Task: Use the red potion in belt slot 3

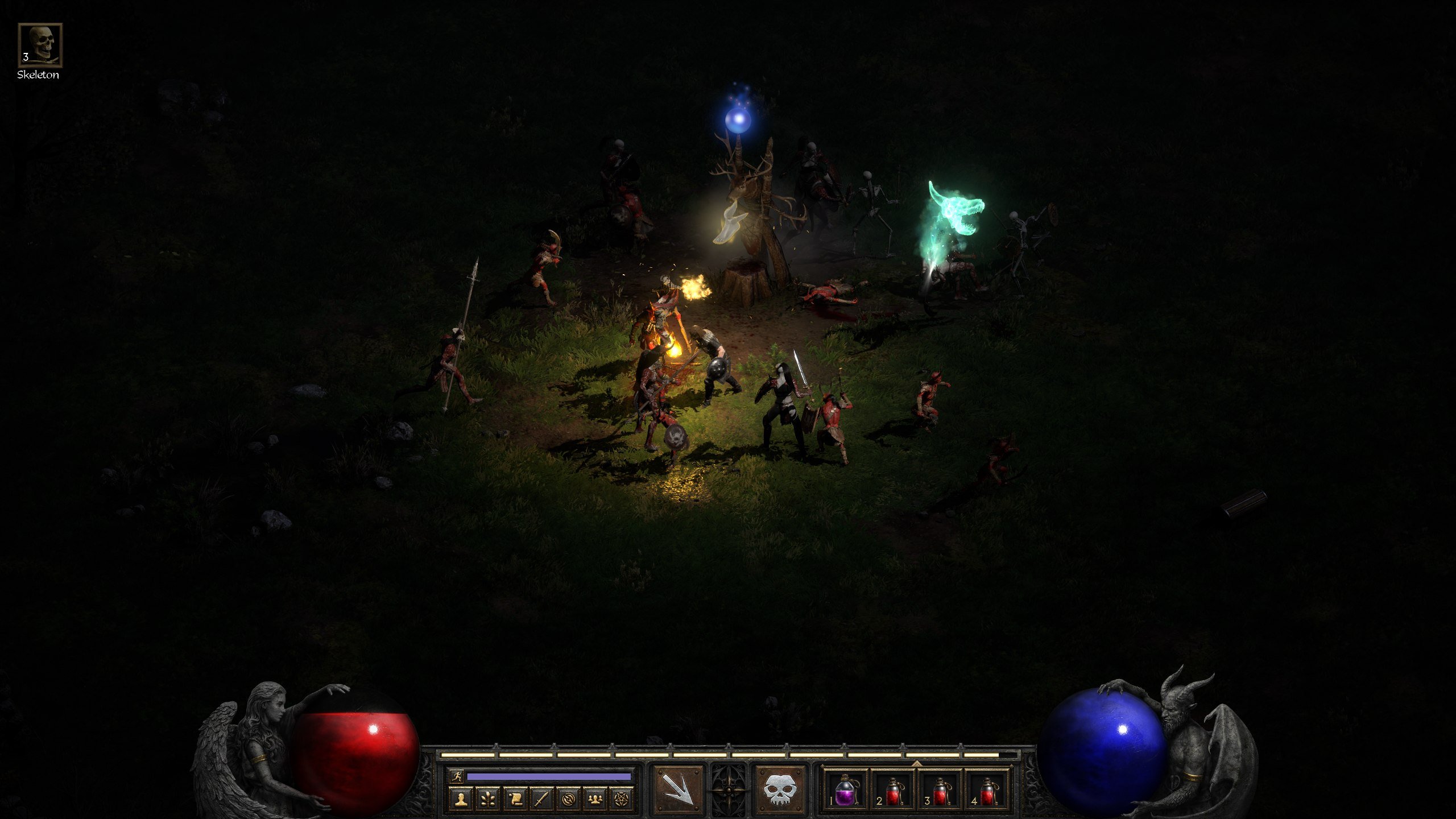Action: pos(941,791)
